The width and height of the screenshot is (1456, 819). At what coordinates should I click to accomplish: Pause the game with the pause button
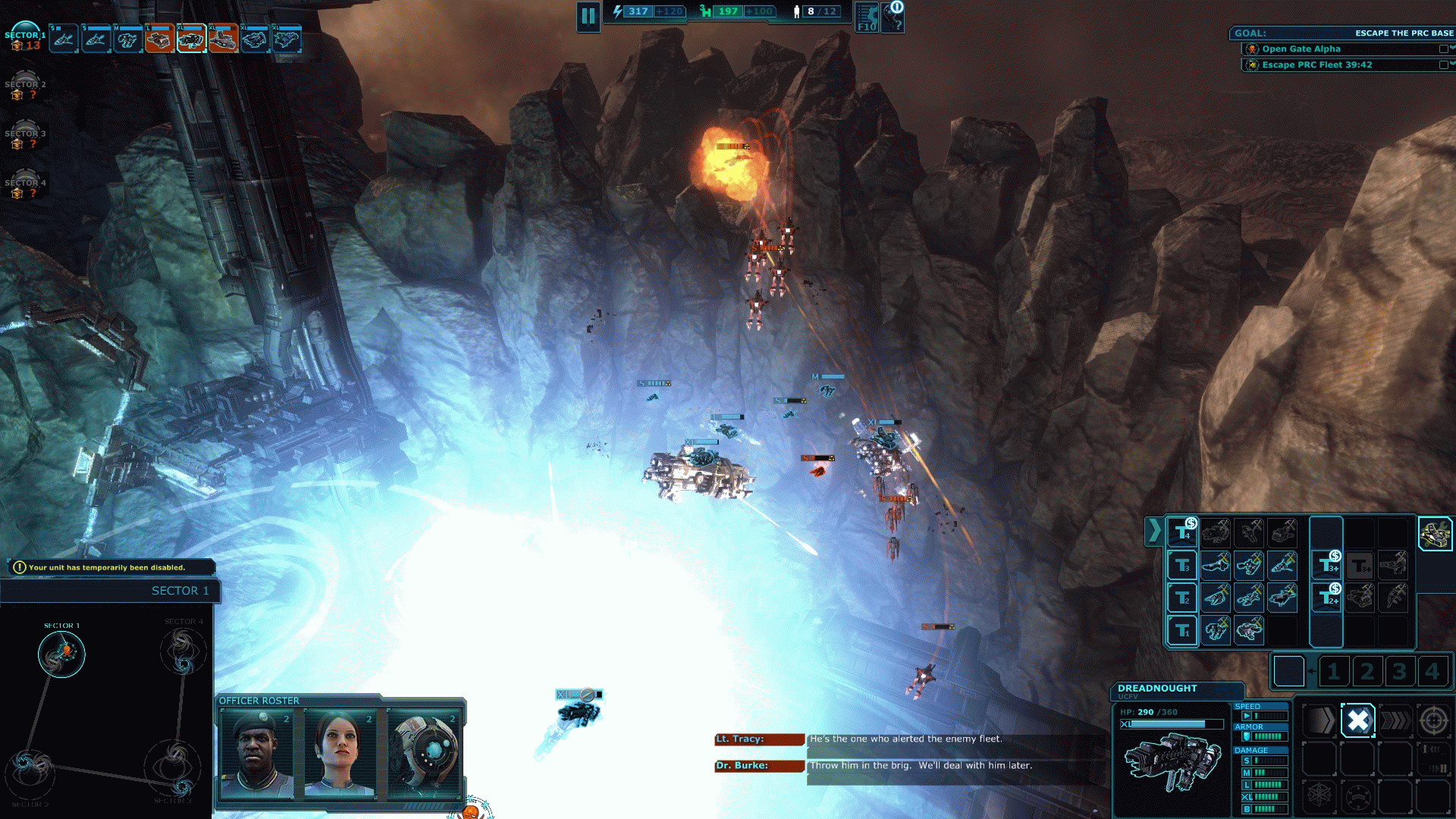click(588, 16)
